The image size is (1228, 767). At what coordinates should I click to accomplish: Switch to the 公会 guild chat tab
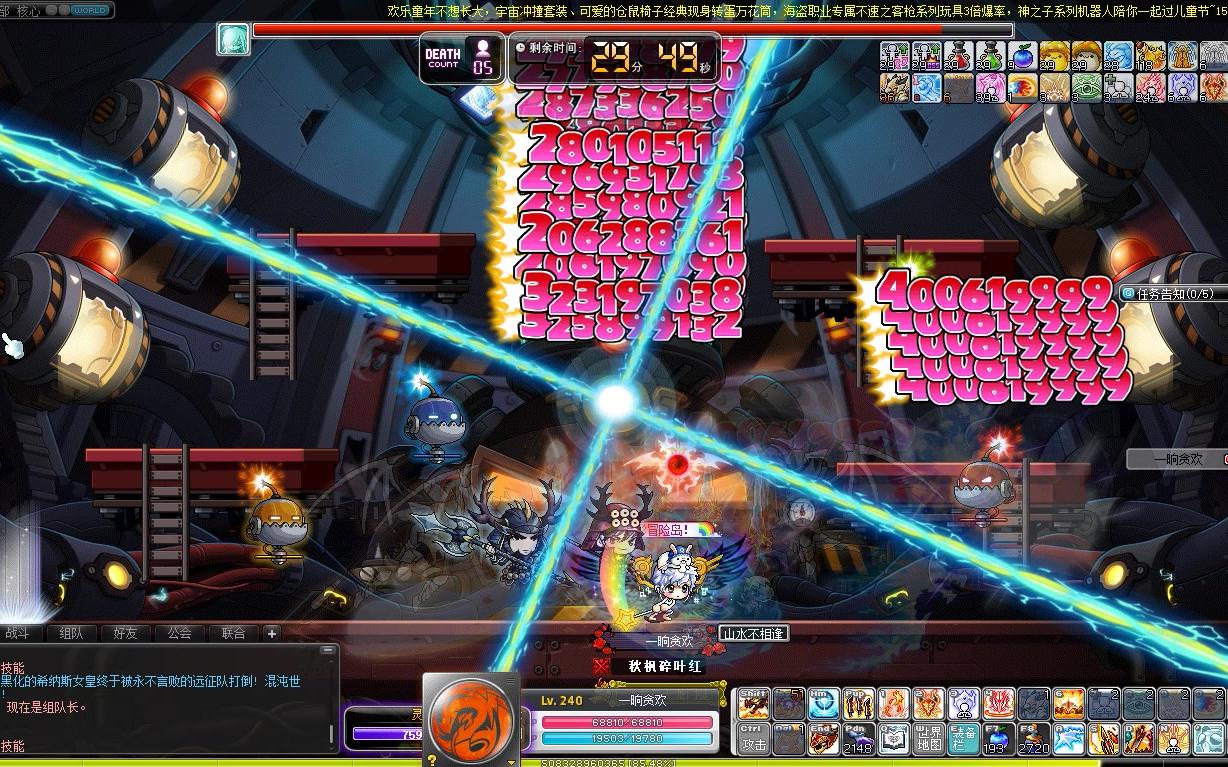coord(180,633)
